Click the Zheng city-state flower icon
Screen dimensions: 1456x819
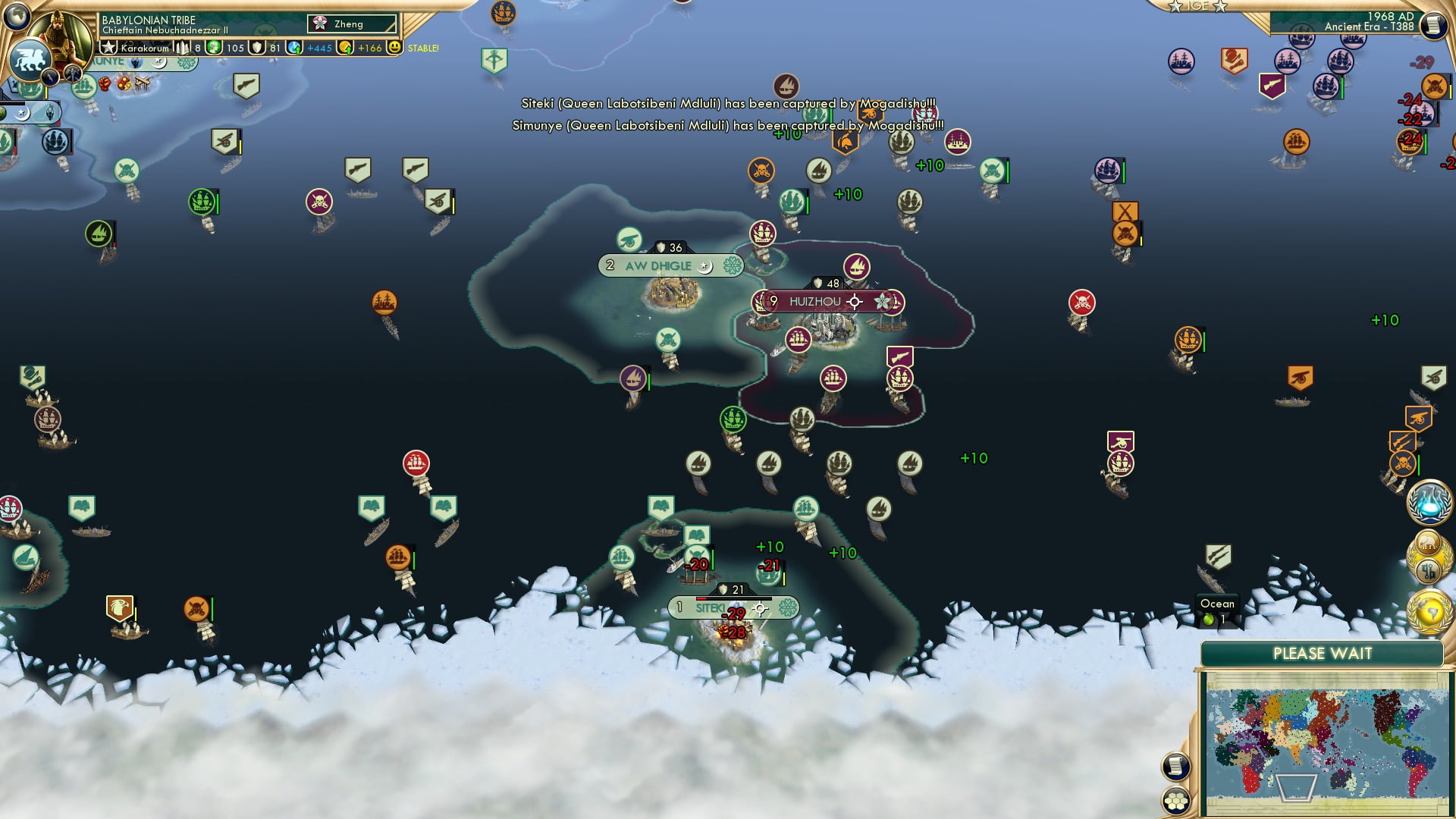click(x=321, y=23)
